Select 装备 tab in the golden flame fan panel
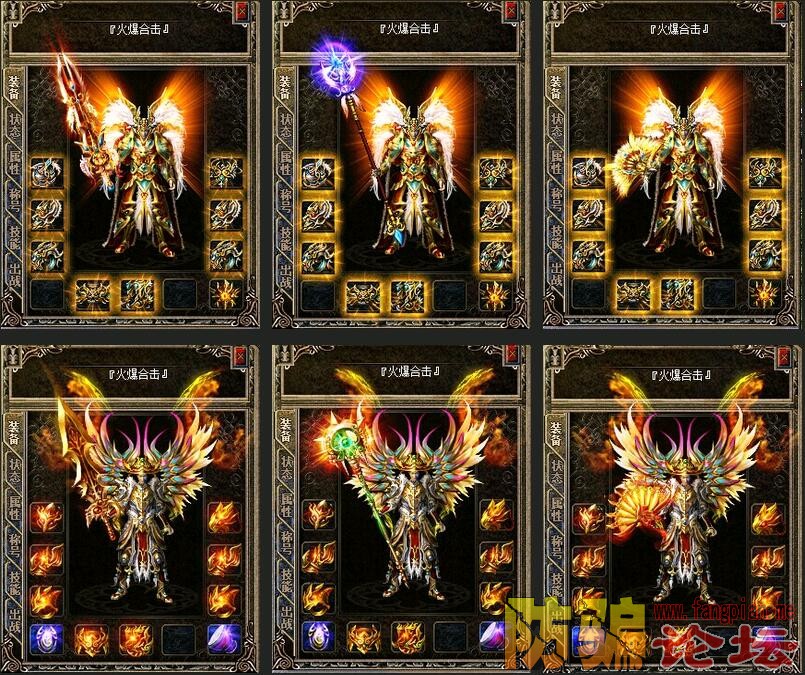Screen dimensions: 805x675 pyautogui.click(x=556, y=430)
